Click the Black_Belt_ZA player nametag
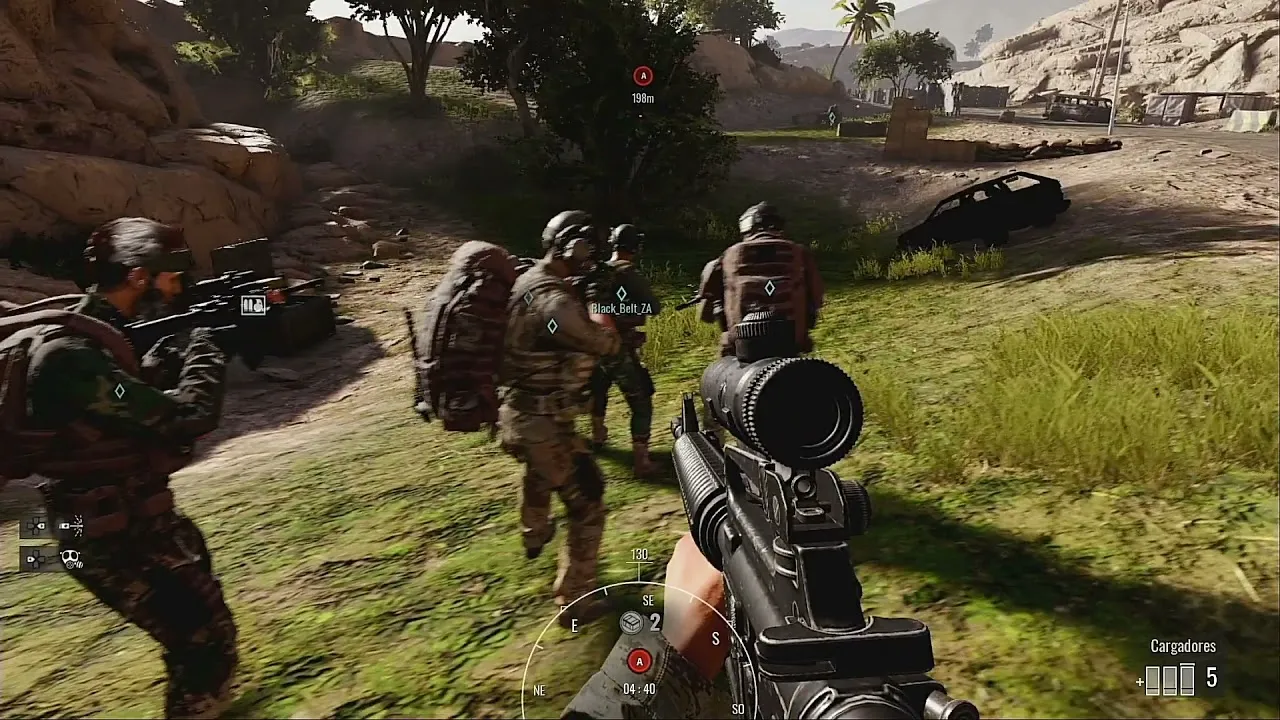Image resolution: width=1280 pixels, height=720 pixels. click(x=622, y=309)
